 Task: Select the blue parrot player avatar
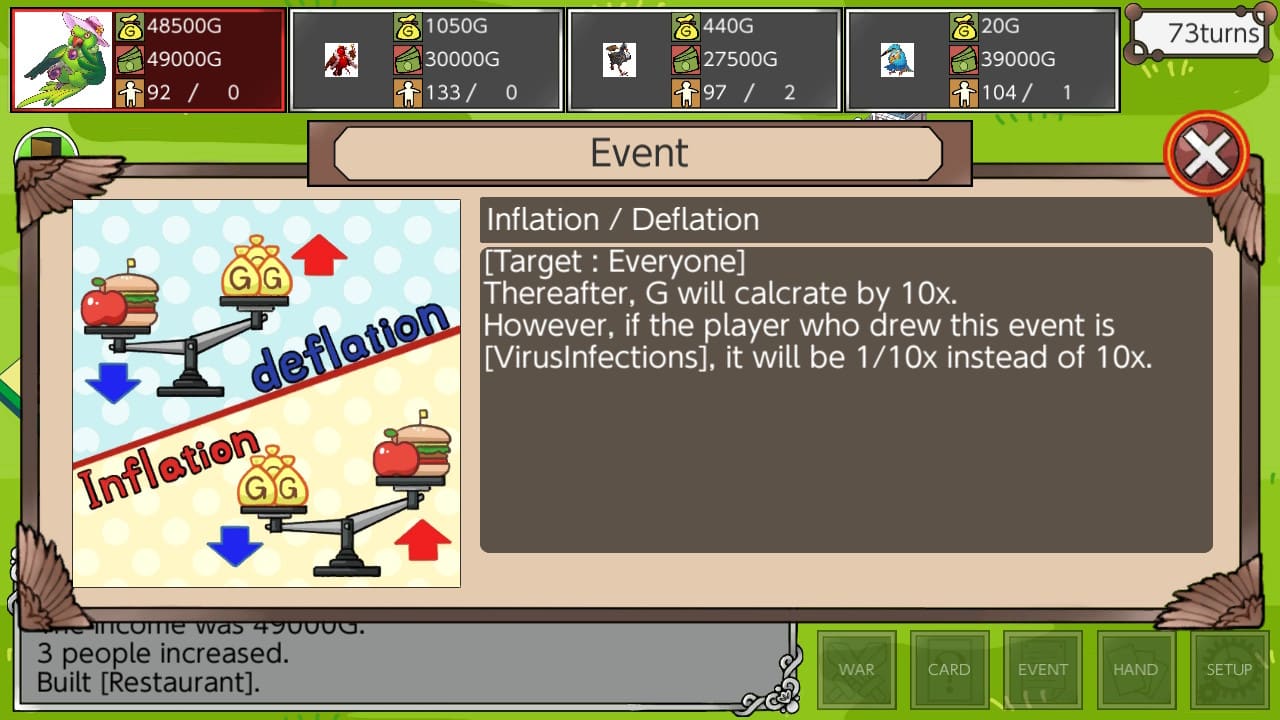(x=895, y=59)
